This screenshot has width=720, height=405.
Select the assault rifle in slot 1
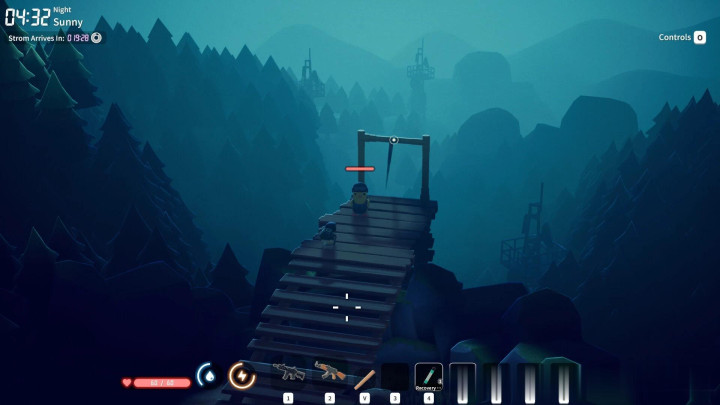tap(289, 373)
